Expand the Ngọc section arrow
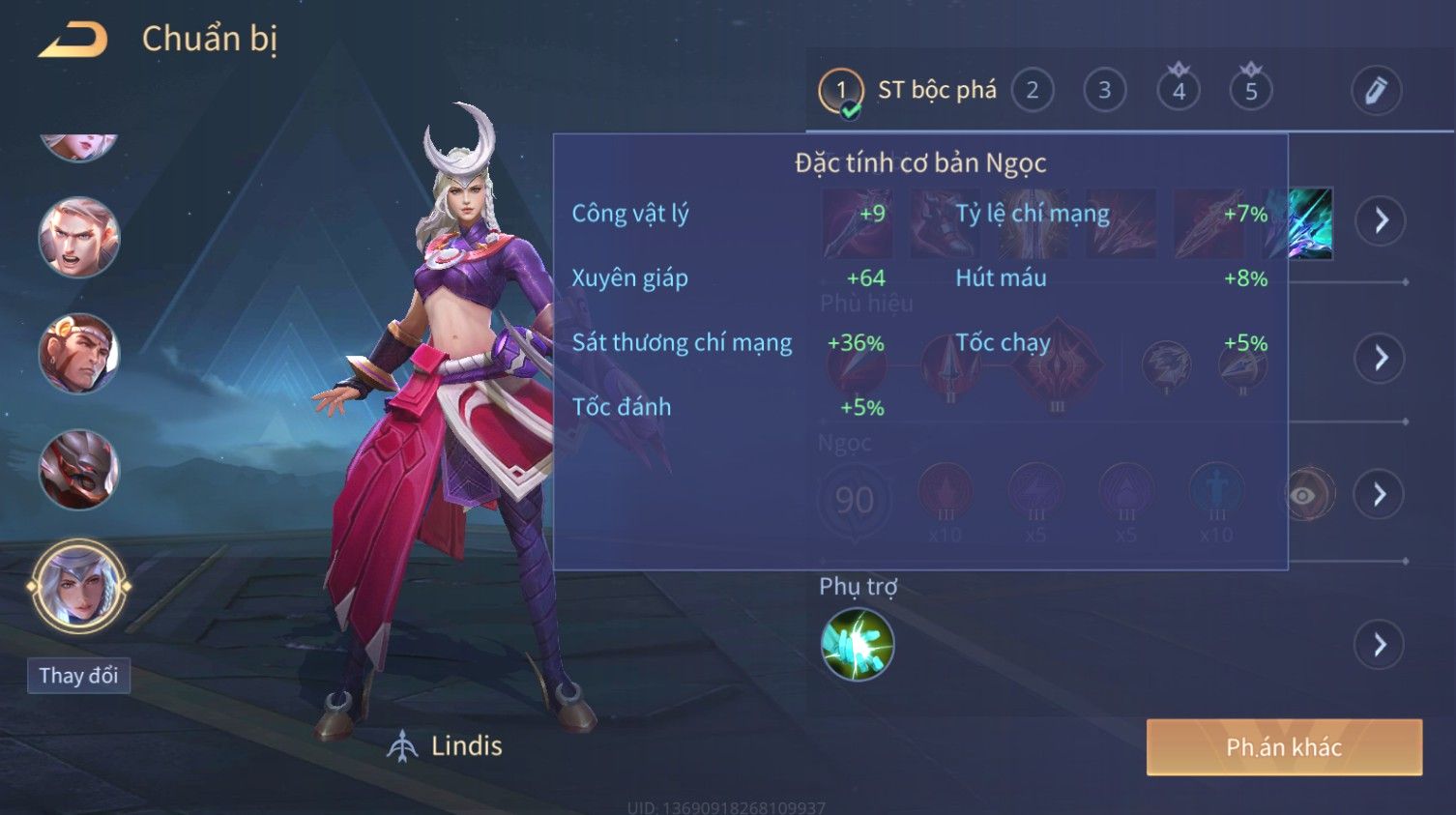 point(1380,495)
